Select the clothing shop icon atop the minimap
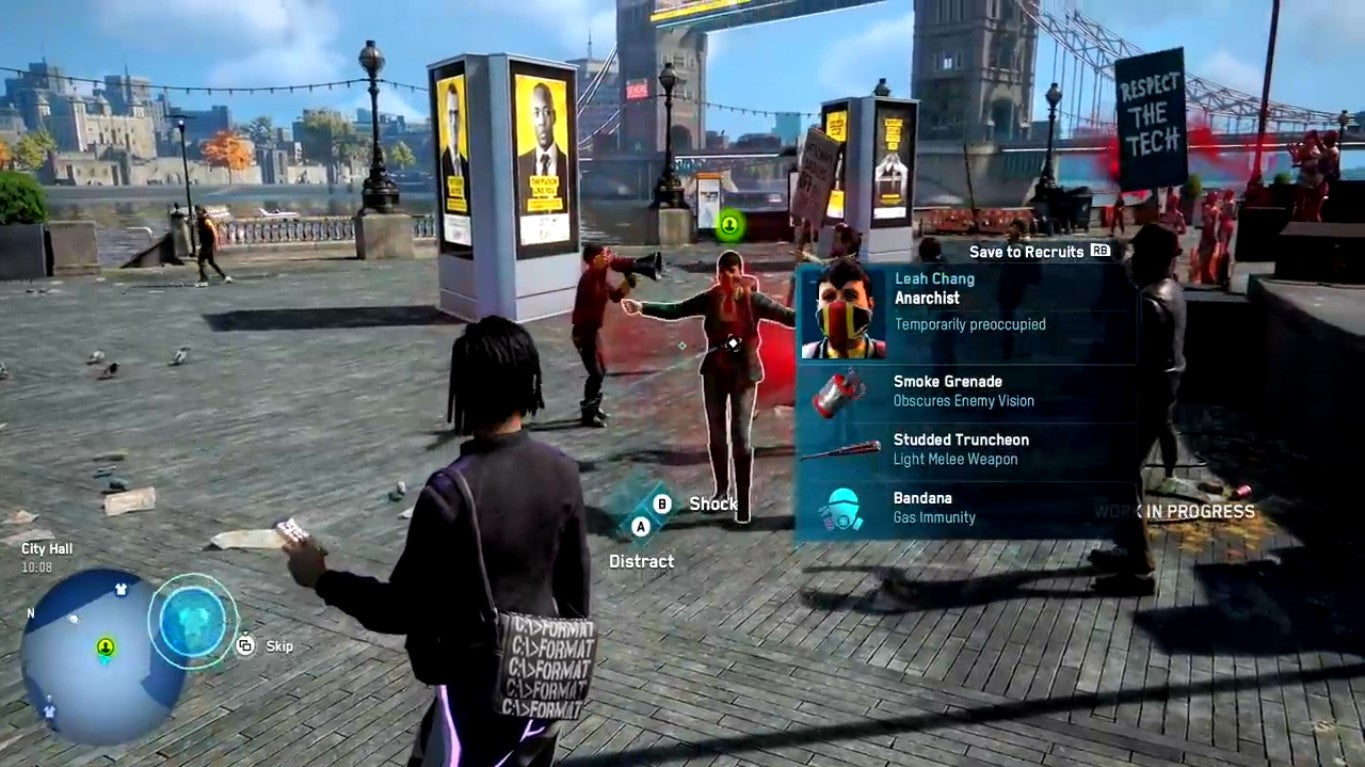The image size is (1365, 767). (x=120, y=588)
